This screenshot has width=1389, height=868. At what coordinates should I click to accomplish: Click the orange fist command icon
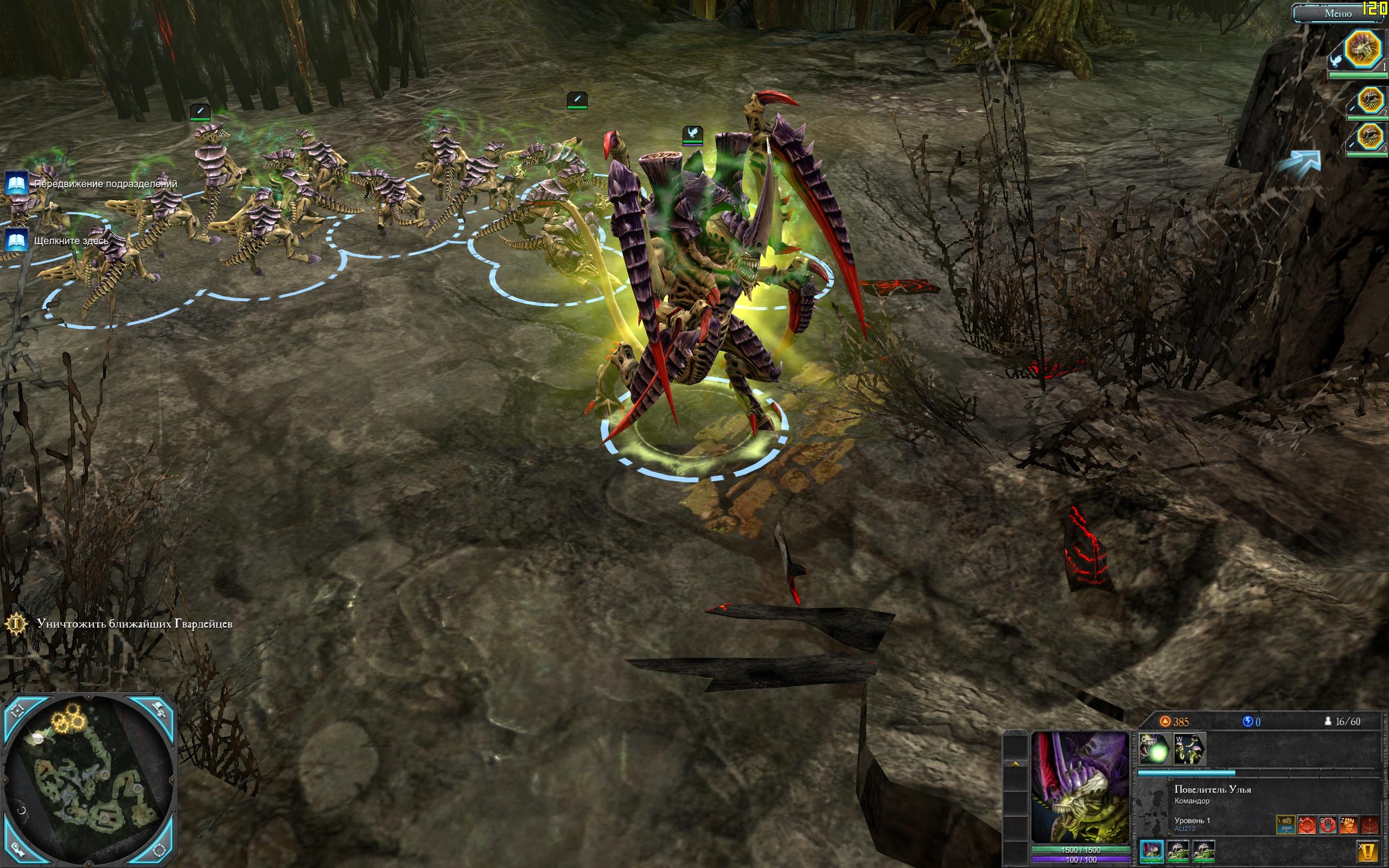[1348, 825]
